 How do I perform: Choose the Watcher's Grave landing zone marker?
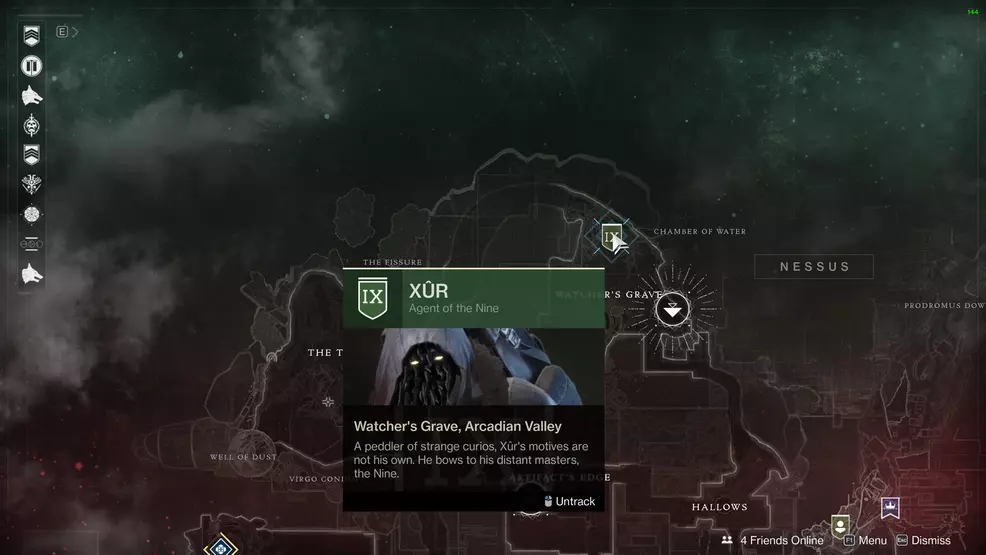click(673, 310)
